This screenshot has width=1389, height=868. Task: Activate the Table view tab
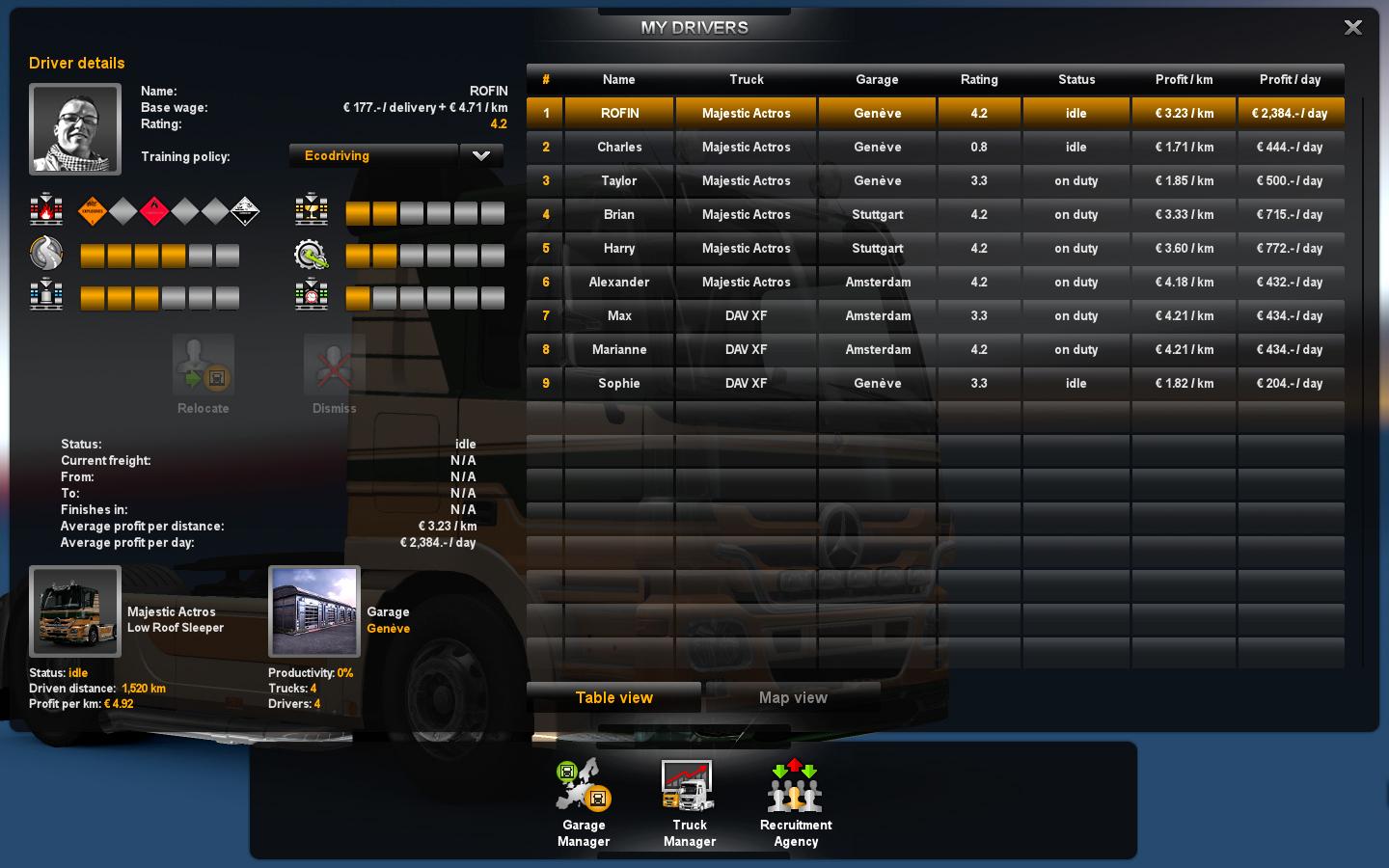pos(614,697)
